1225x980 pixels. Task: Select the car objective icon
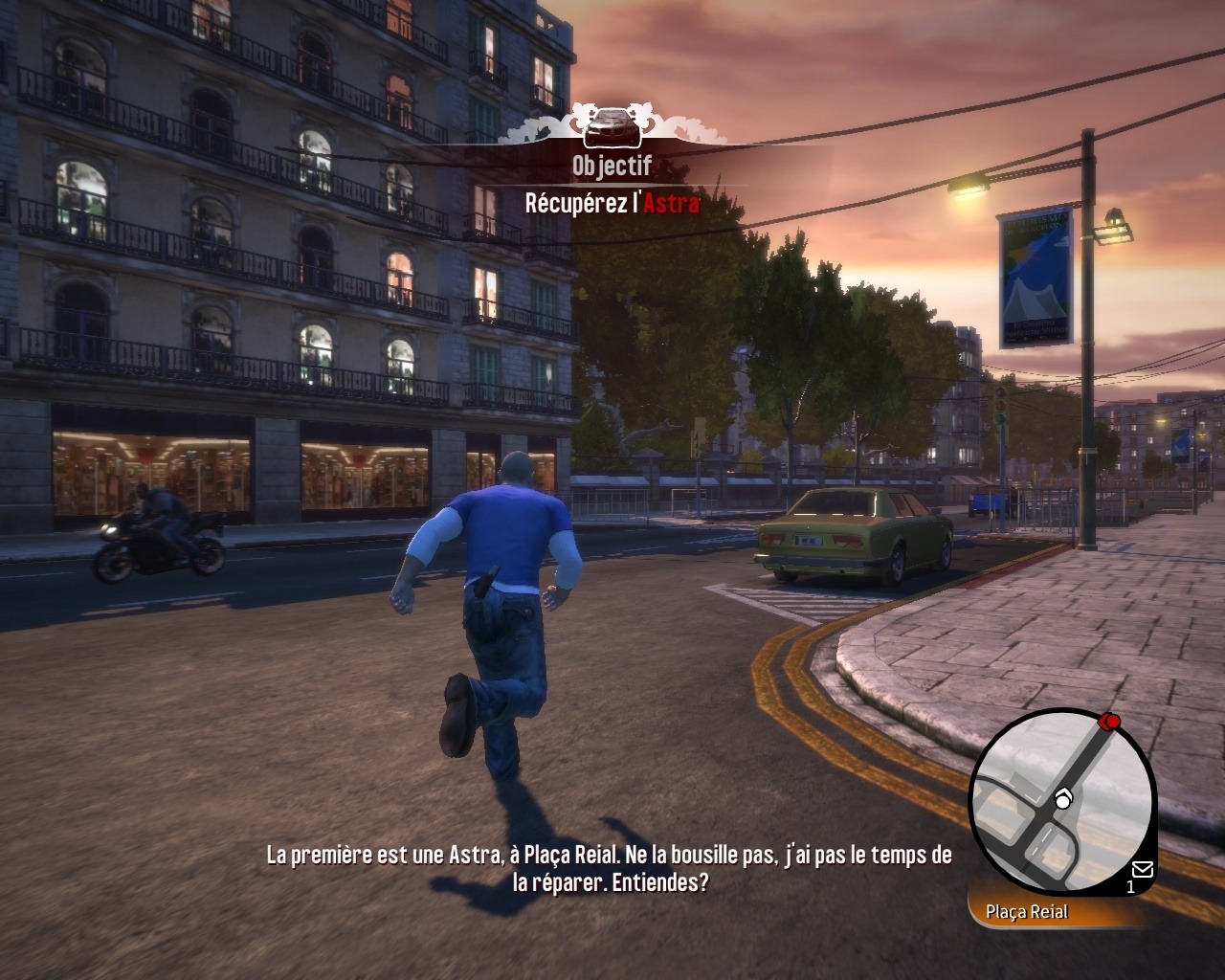[612, 125]
